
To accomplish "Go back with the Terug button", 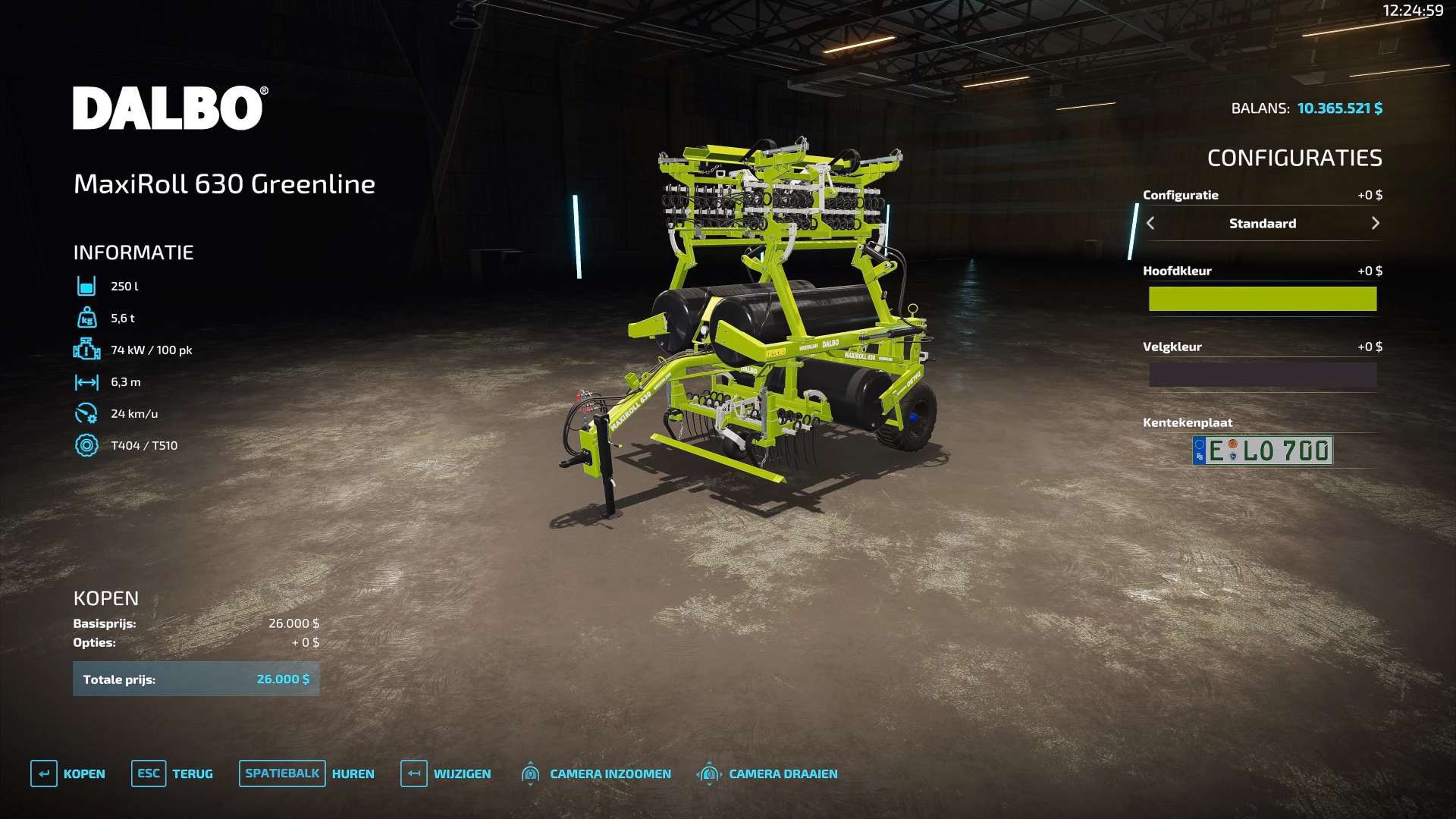I will click(x=172, y=773).
